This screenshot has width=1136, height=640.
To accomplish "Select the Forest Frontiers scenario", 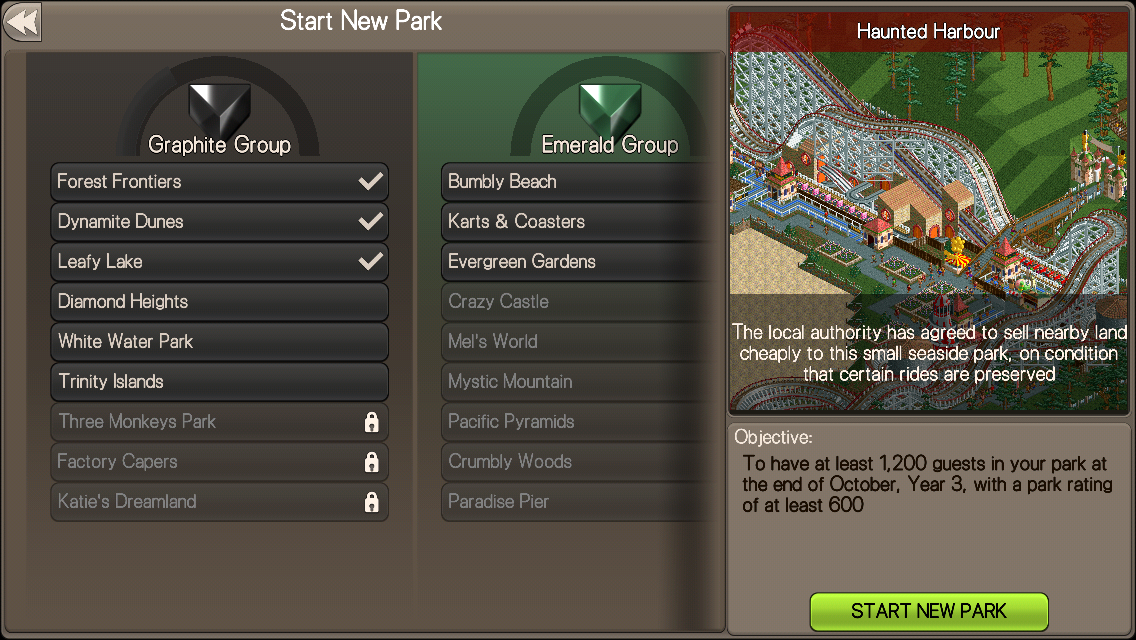I will pyautogui.click(x=219, y=182).
